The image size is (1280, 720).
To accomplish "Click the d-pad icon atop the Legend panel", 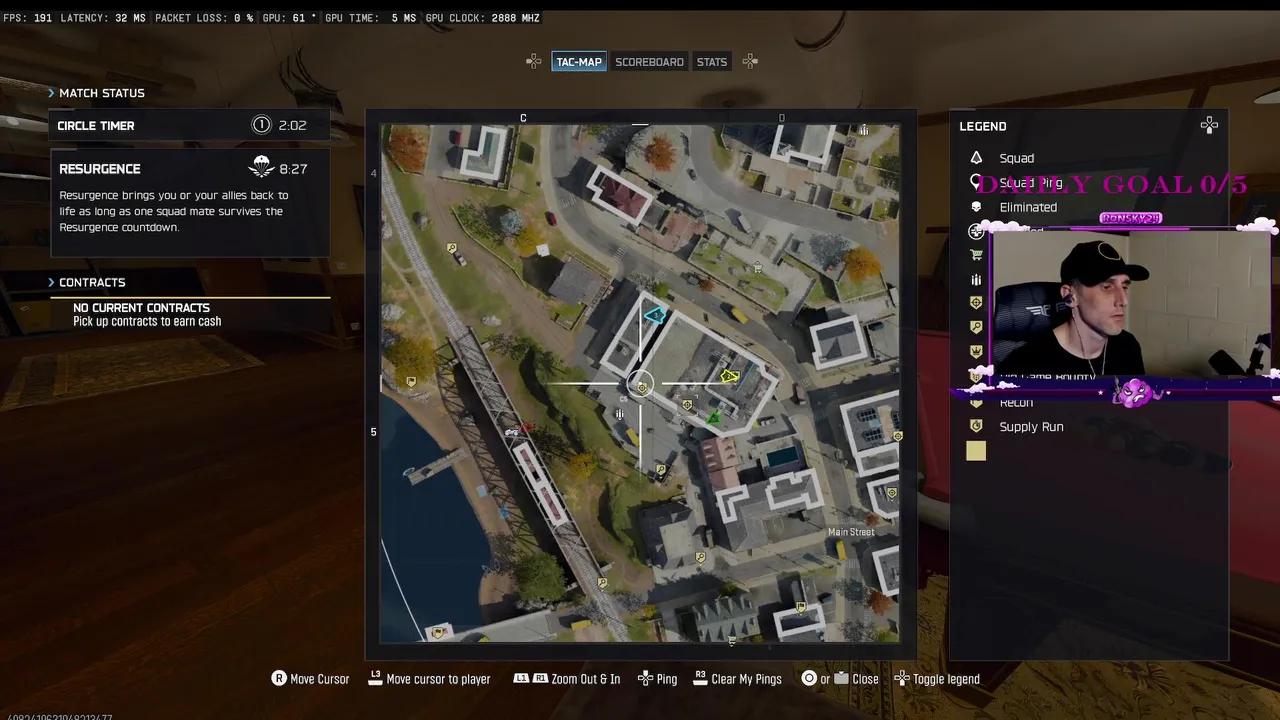I will click(1209, 125).
